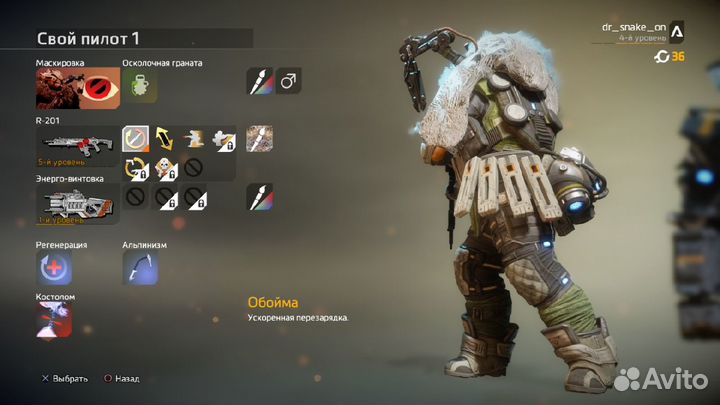Viewport: 720px width, 405px height.
Task: Select the Маскировка cloak tactical slot
Action: (76, 89)
